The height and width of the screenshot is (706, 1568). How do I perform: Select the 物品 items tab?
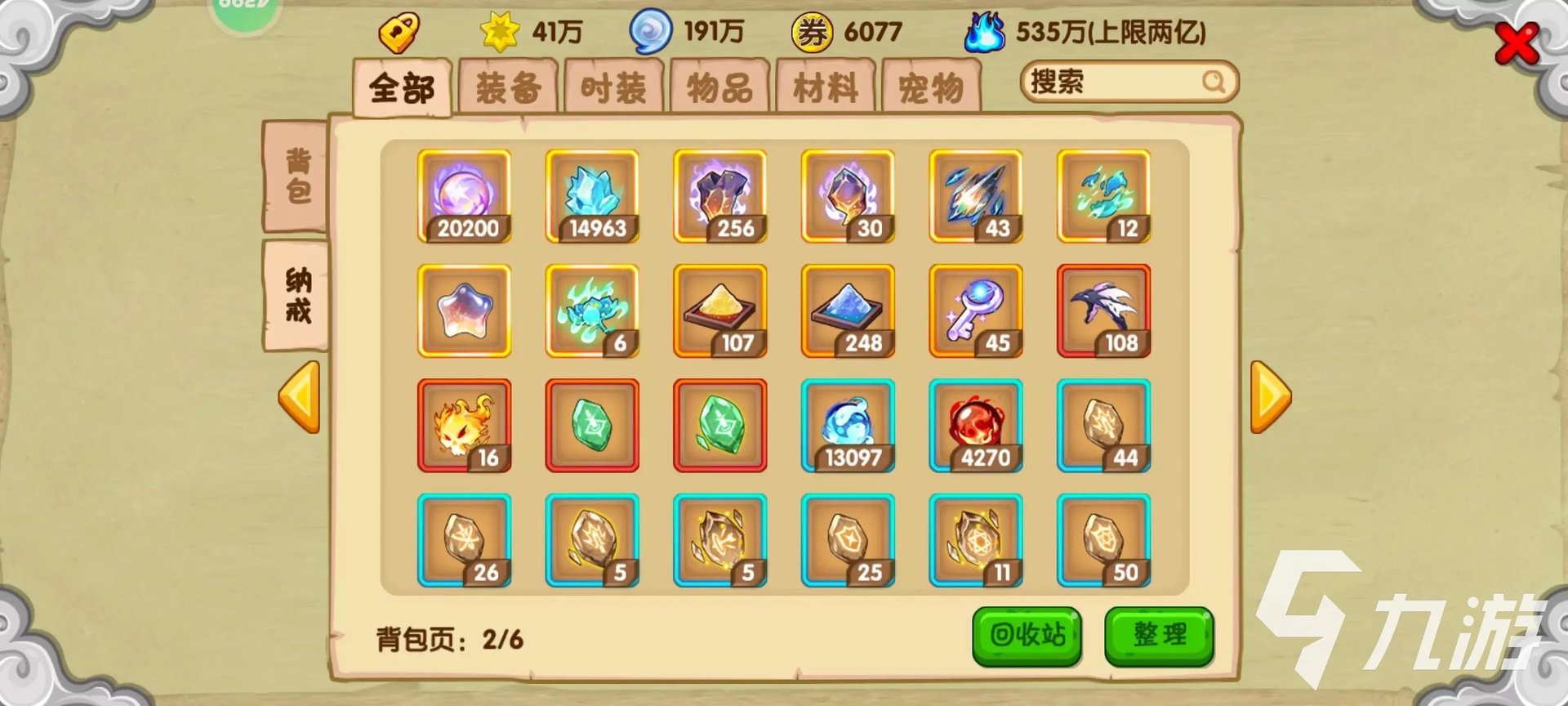click(719, 87)
